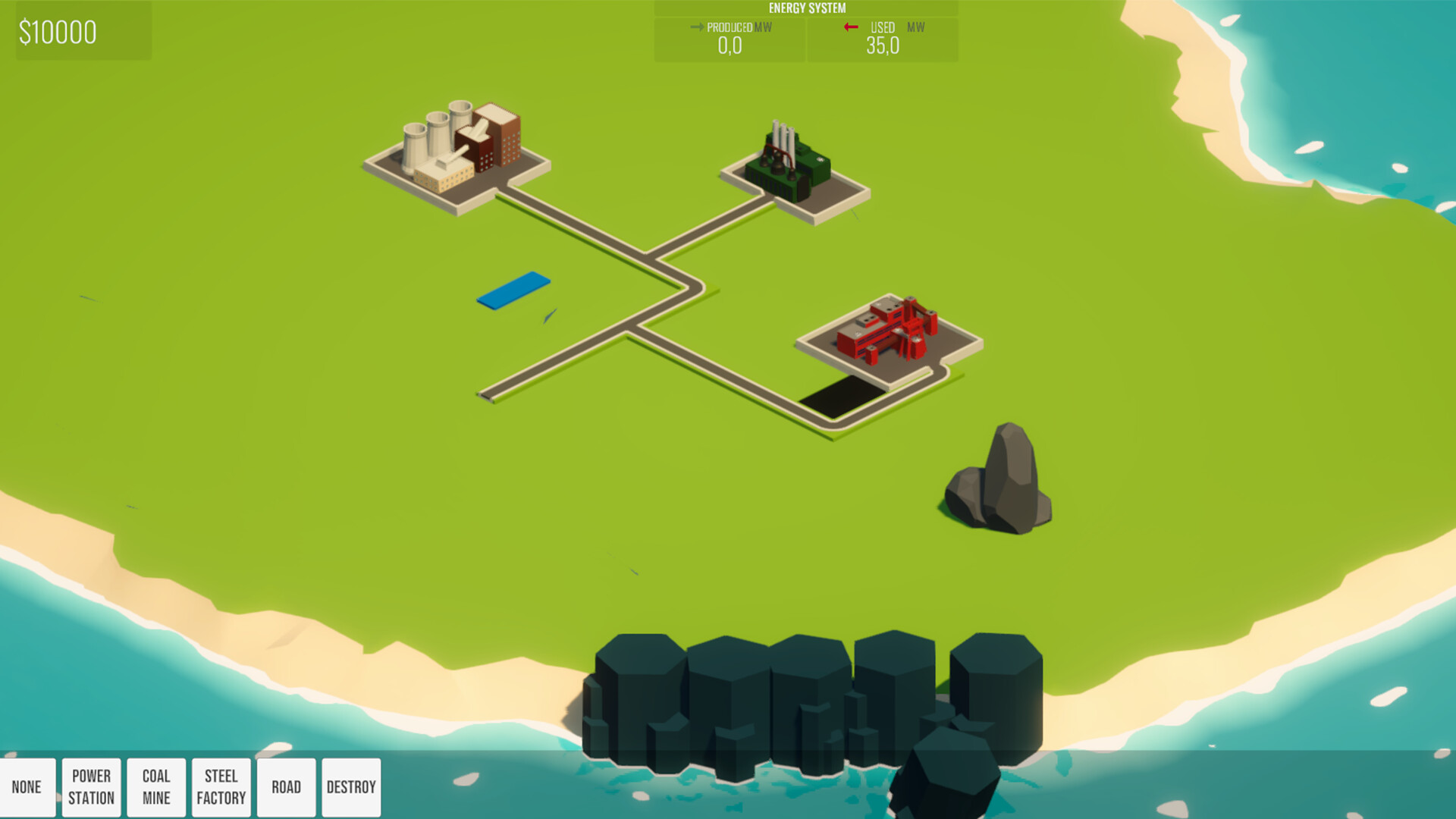Click the $10000 money display
The height and width of the screenshot is (819, 1456).
coord(58,31)
